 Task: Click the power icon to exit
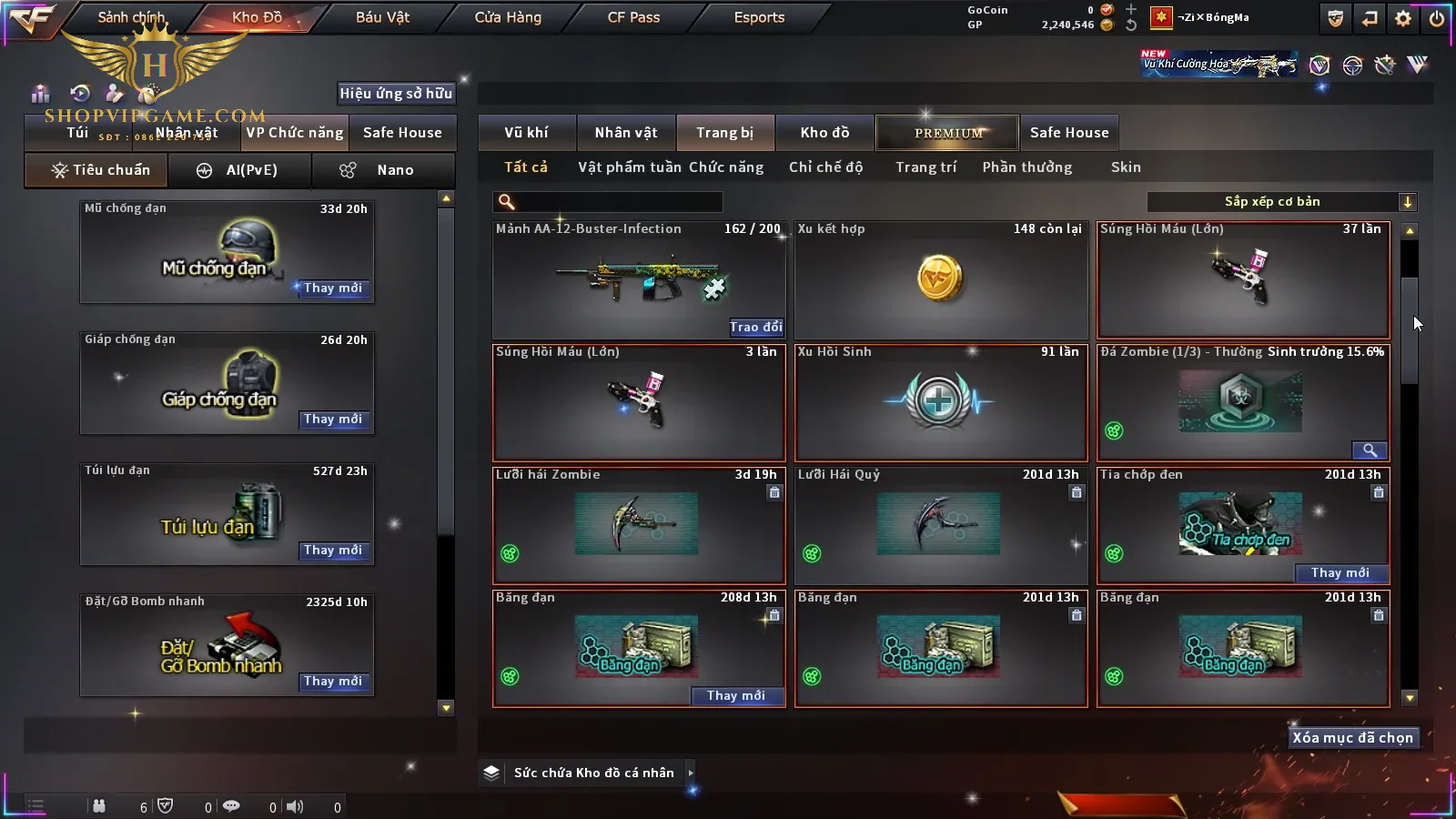1437,18
